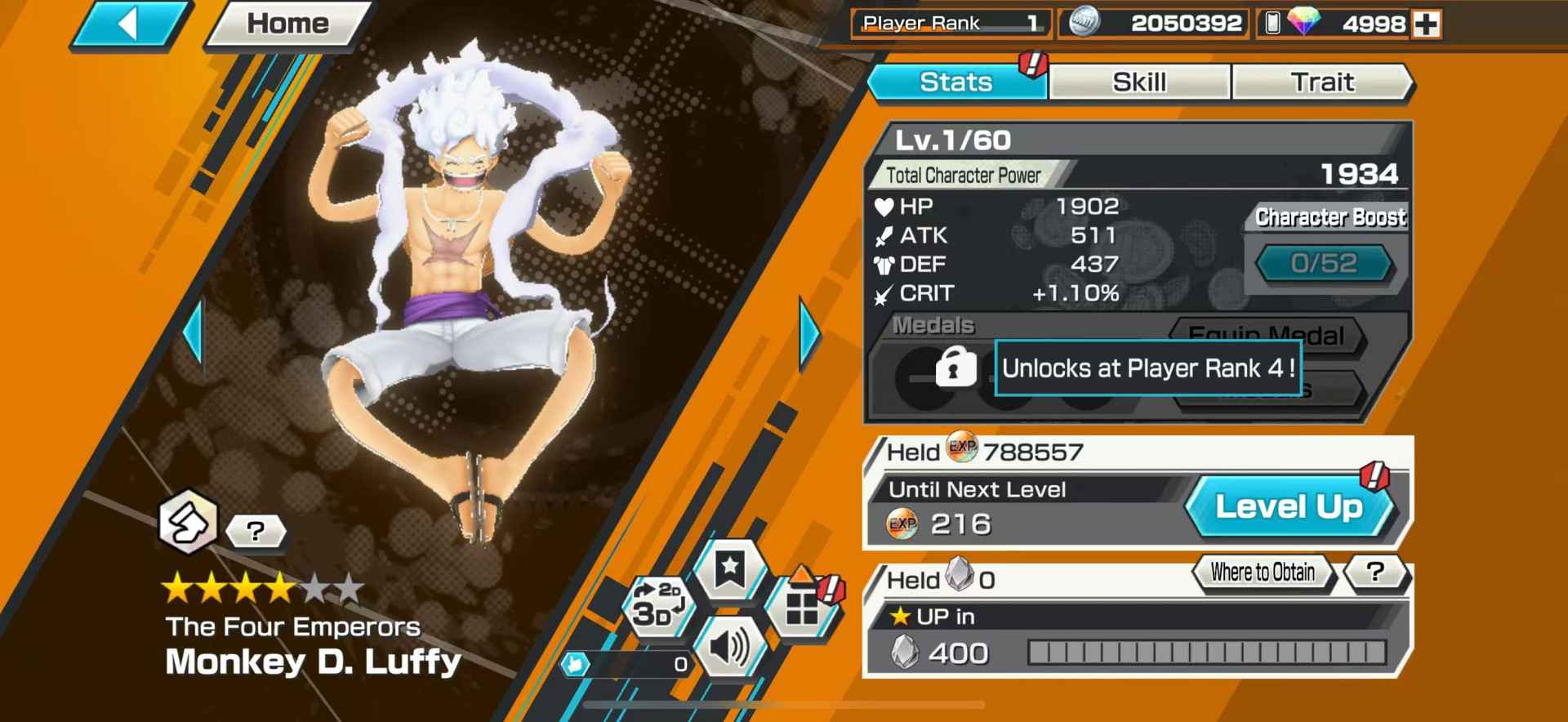Screen dimensions: 1568x722
Task: Open the character type question mark help
Action: (x=255, y=532)
